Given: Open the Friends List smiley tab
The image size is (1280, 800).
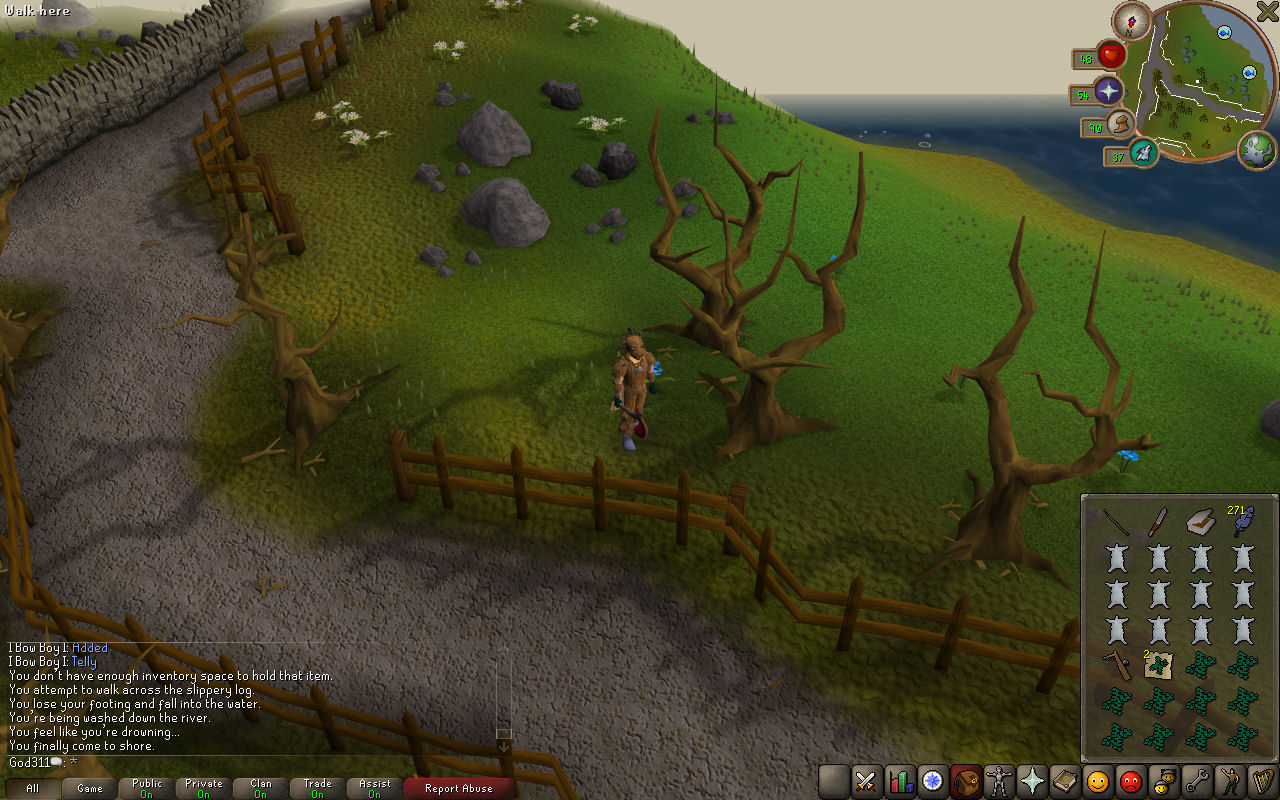Looking at the screenshot, I should [x=1098, y=781].
